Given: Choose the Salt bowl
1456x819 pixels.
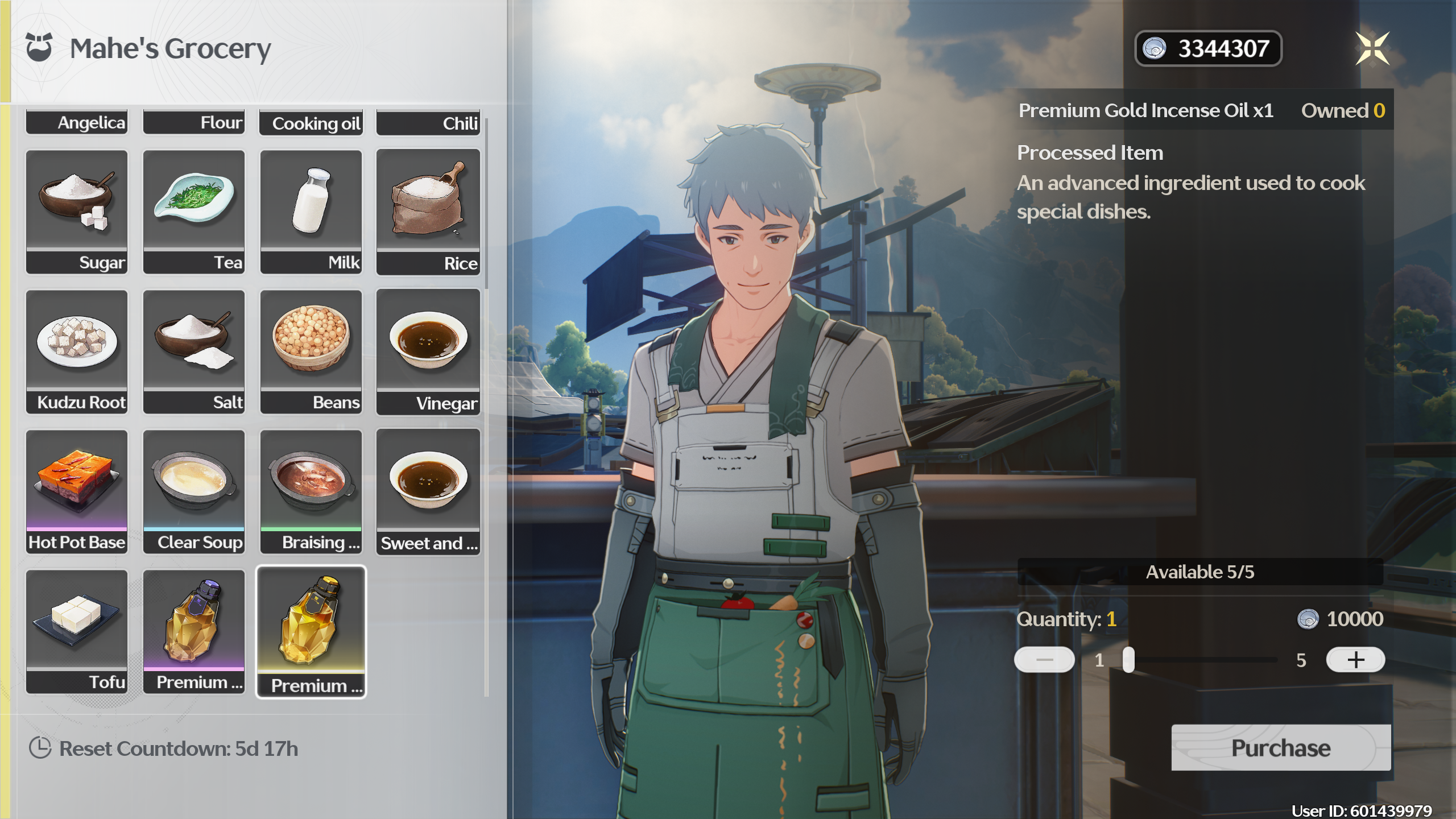Looking at the screenshot, I should 194,351.
